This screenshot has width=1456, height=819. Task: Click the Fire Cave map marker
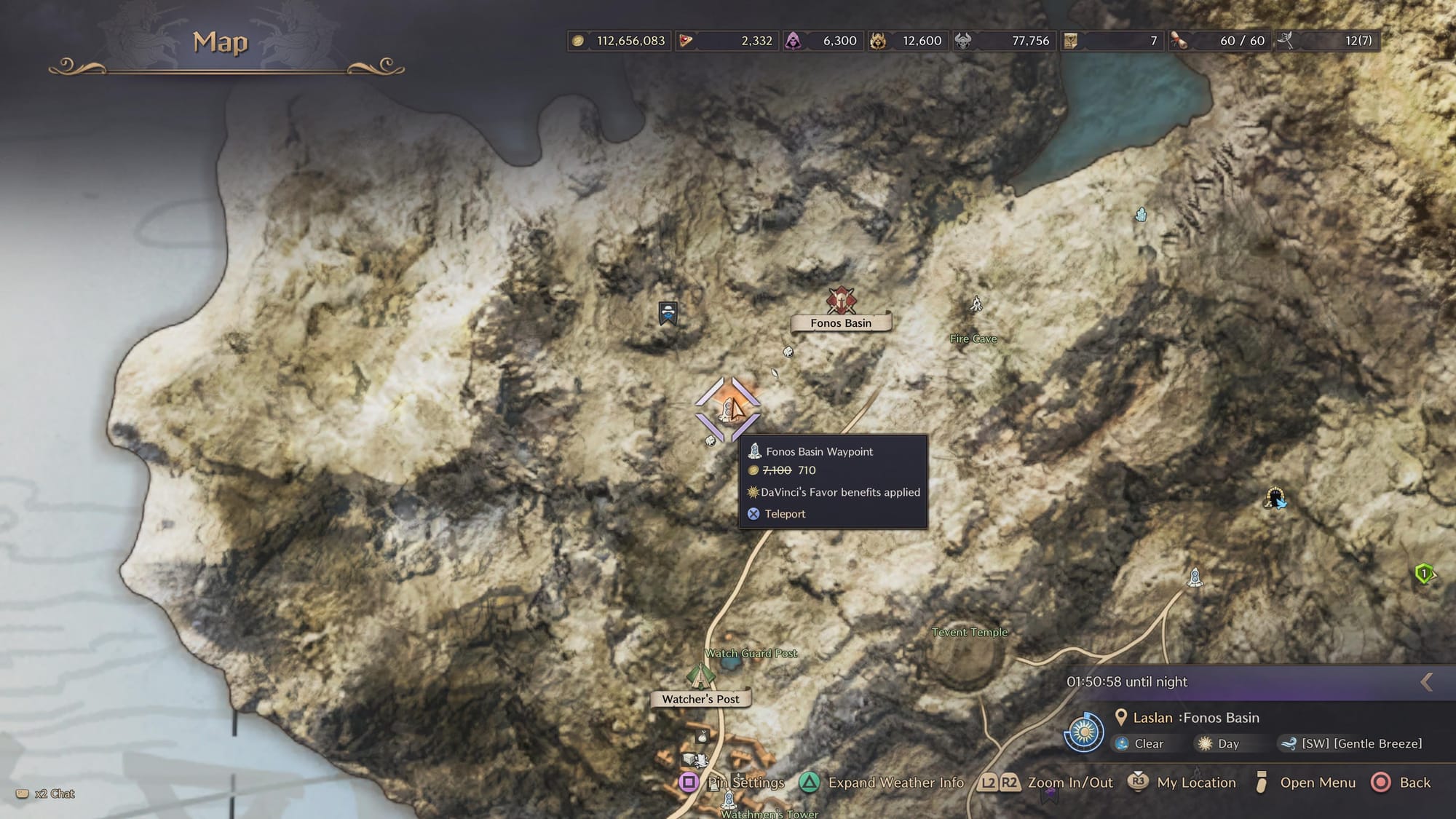976,304
